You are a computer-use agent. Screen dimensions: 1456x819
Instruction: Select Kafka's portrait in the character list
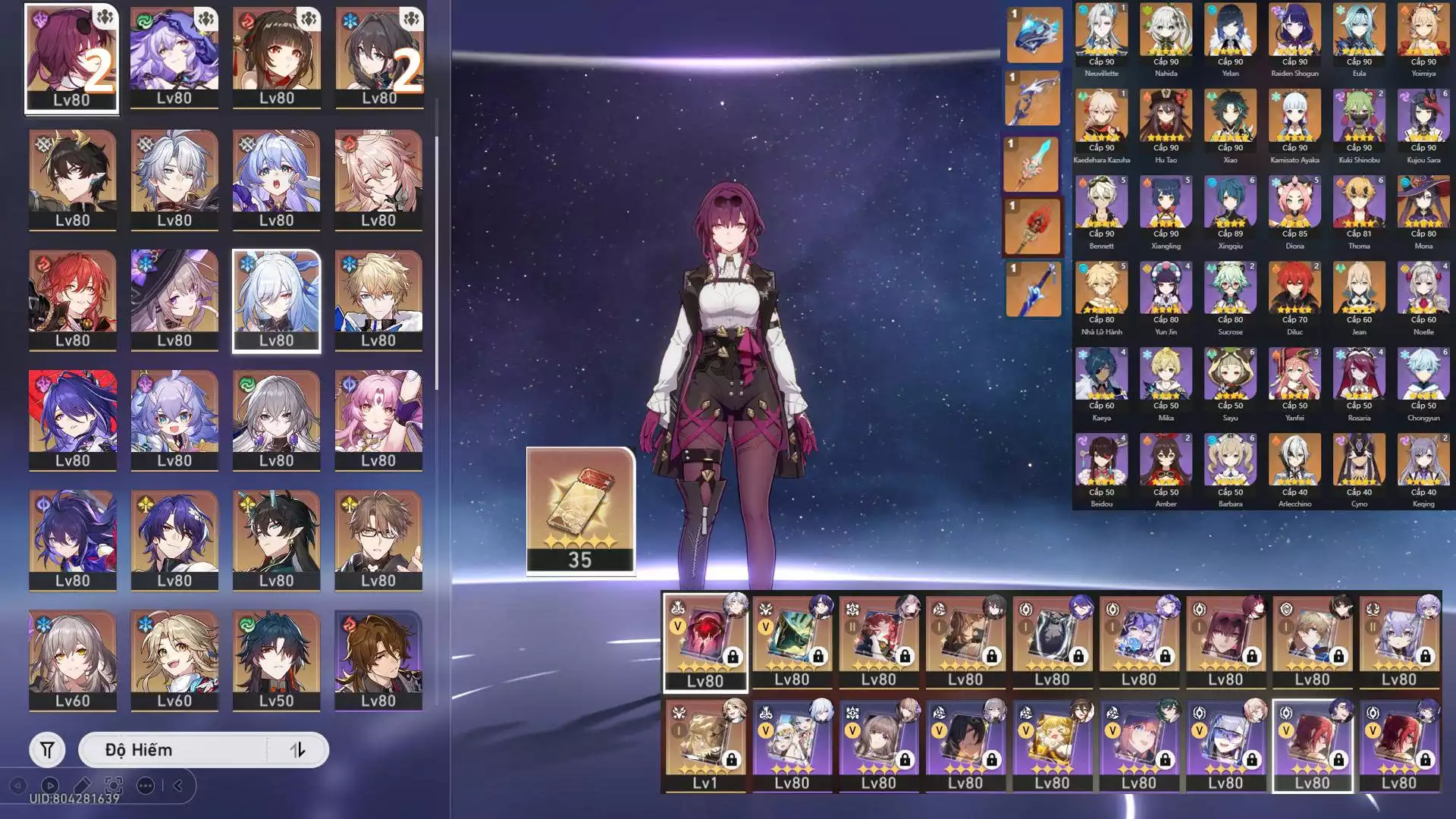tap(71, 58)
